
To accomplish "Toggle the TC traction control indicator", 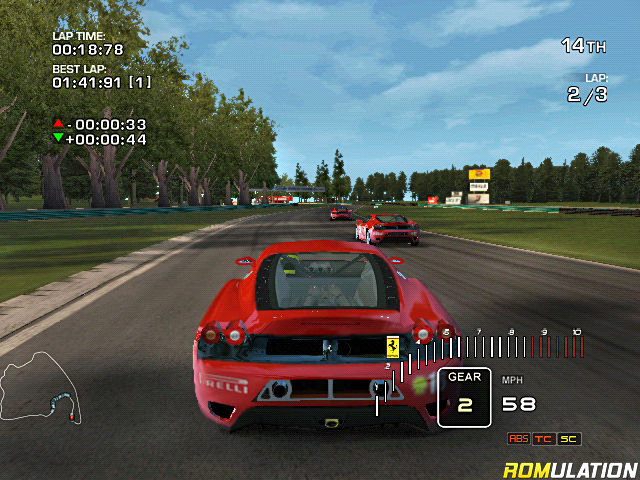I will (544, 439).
